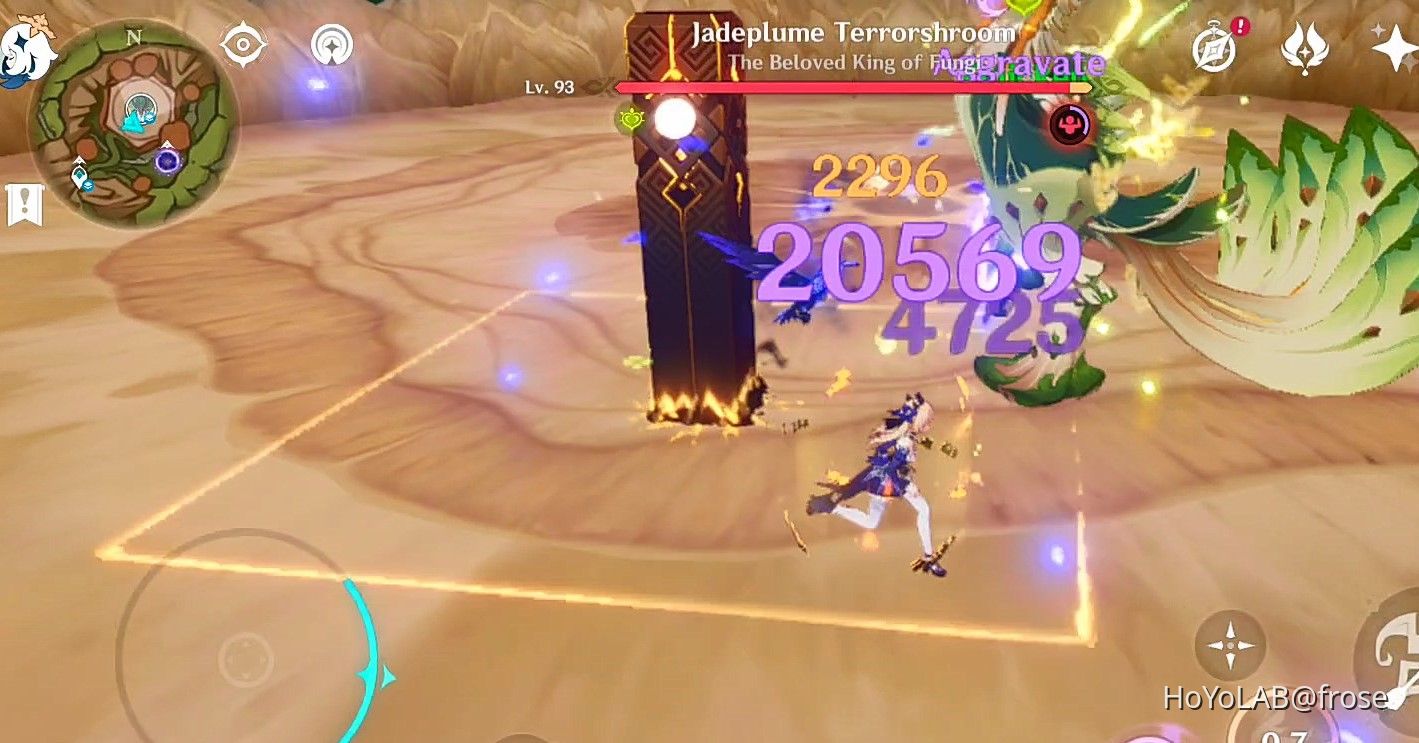
Task: Tap the free-camera directional pad icon
Action: [1228, 647]
